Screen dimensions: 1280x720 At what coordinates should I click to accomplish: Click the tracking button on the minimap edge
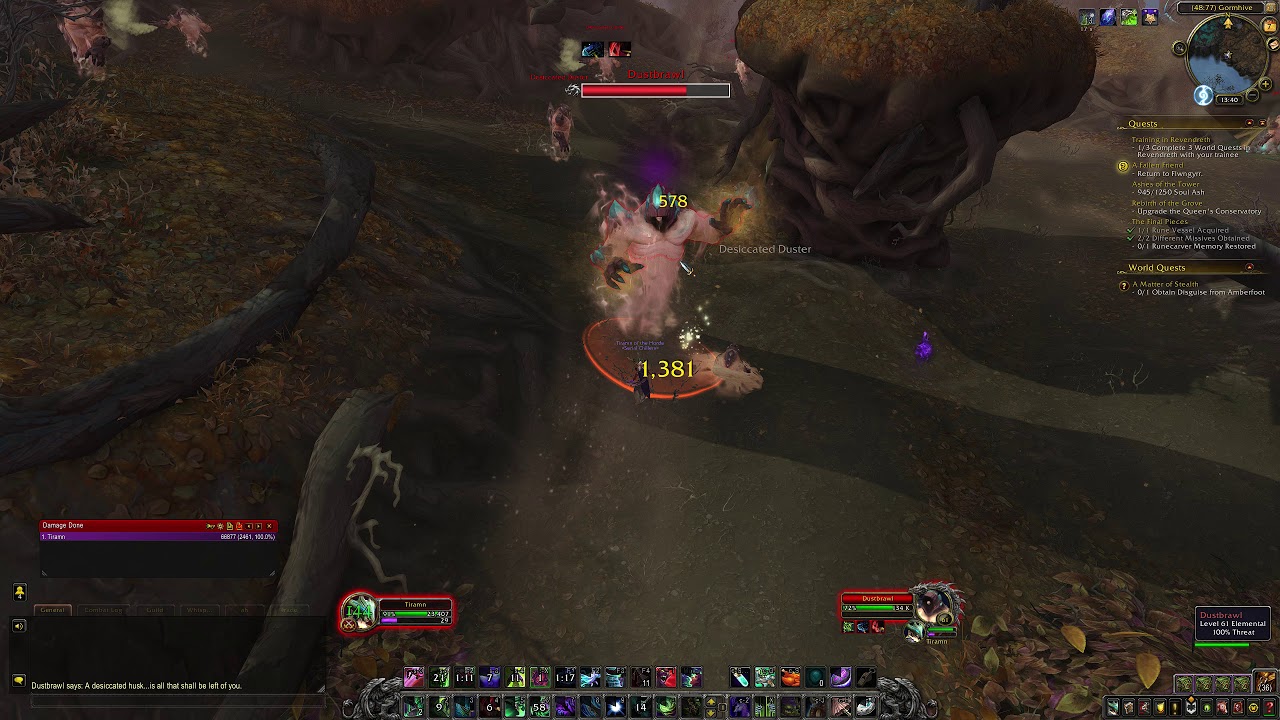[x=1180, y=48]
